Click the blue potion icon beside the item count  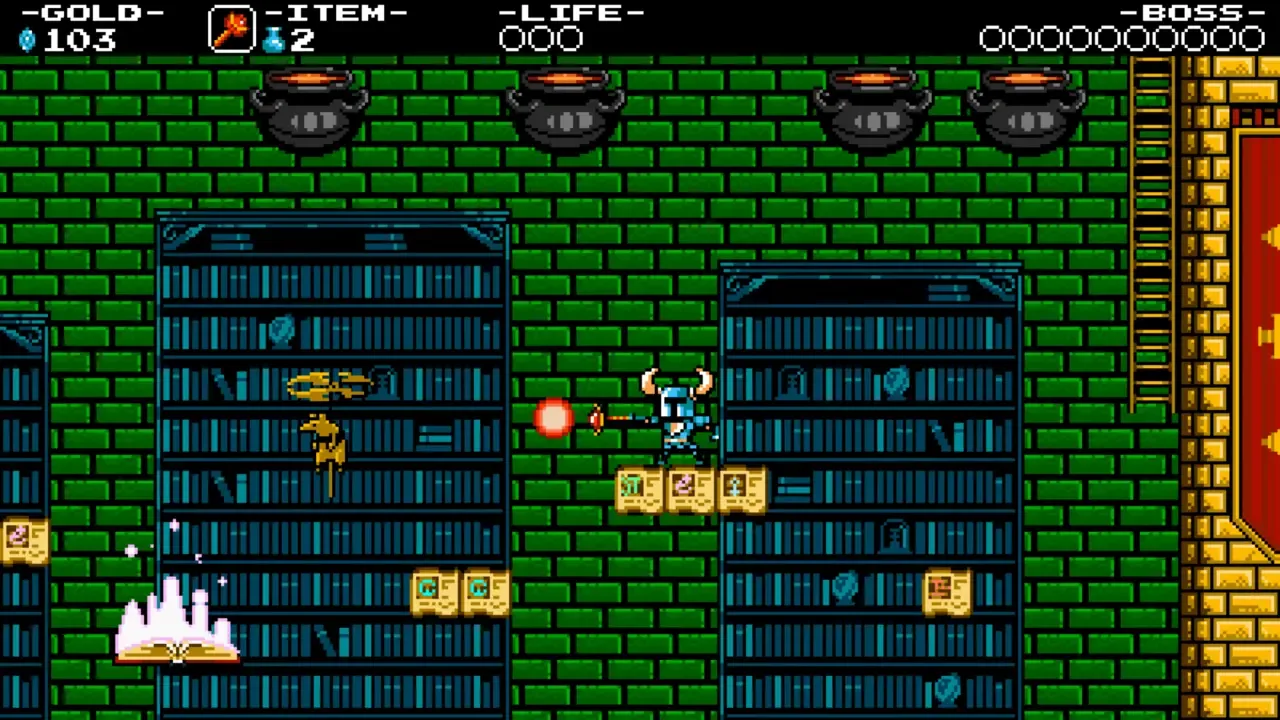(x=274, y=38)
